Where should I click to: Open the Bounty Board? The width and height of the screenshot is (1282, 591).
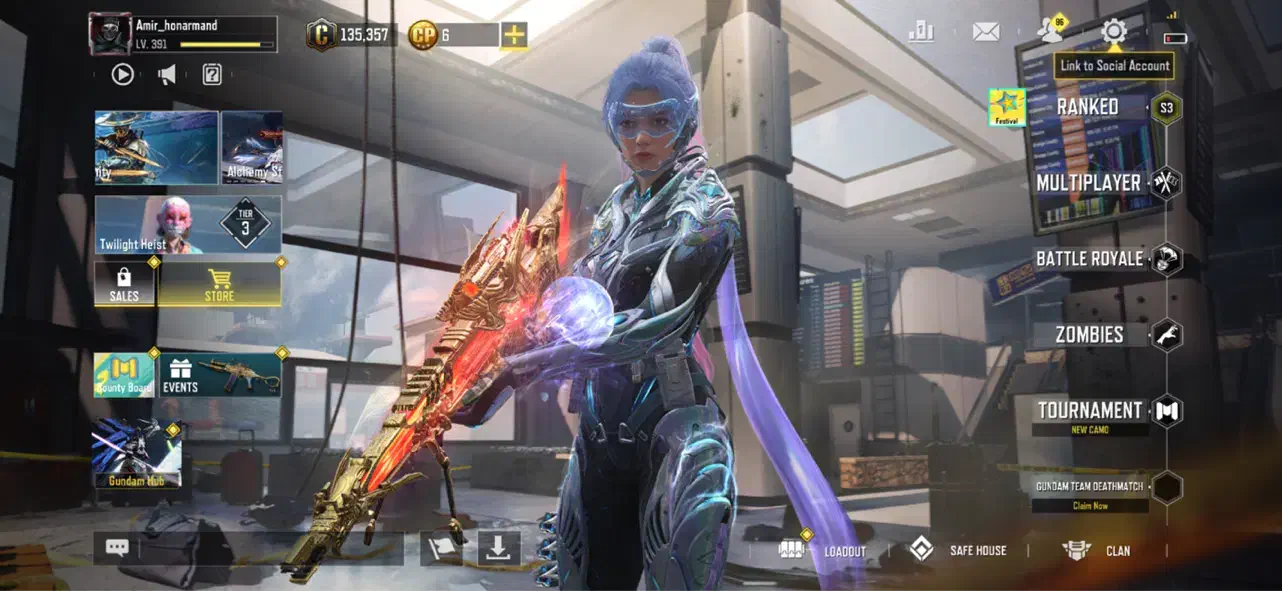coord(124,375)
